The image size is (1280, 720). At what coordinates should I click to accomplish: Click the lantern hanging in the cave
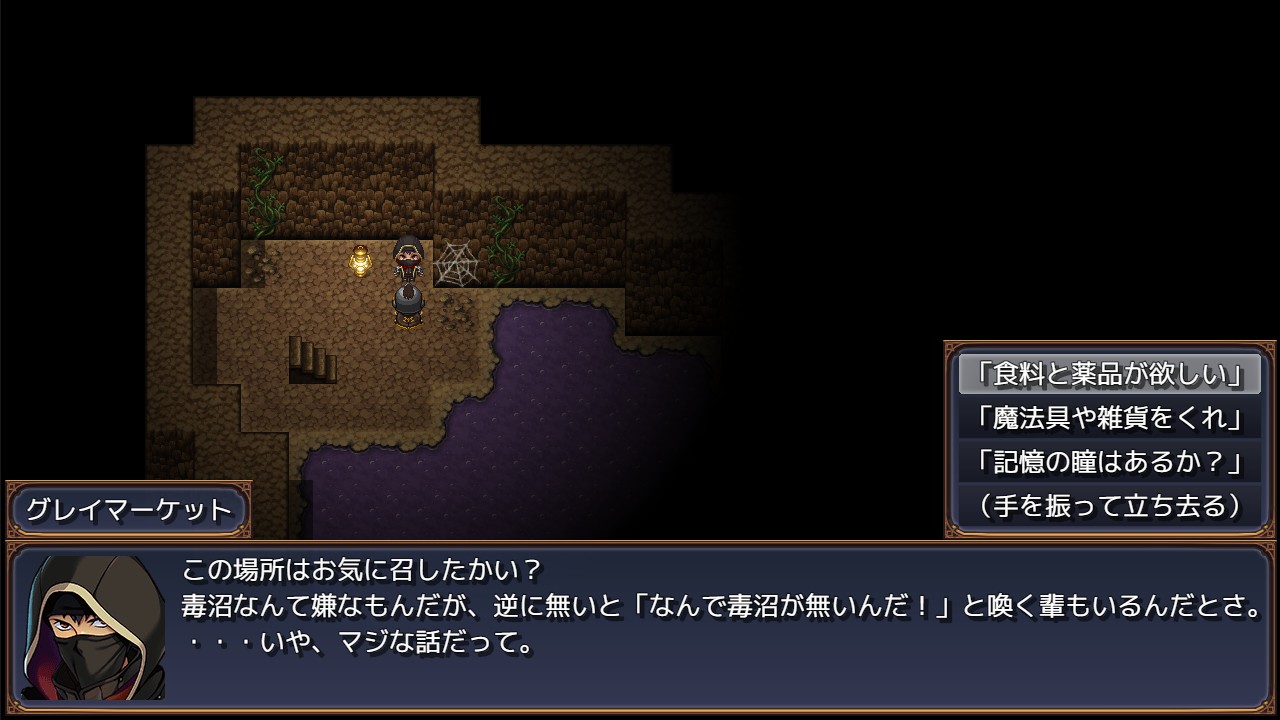coord(362,262)
